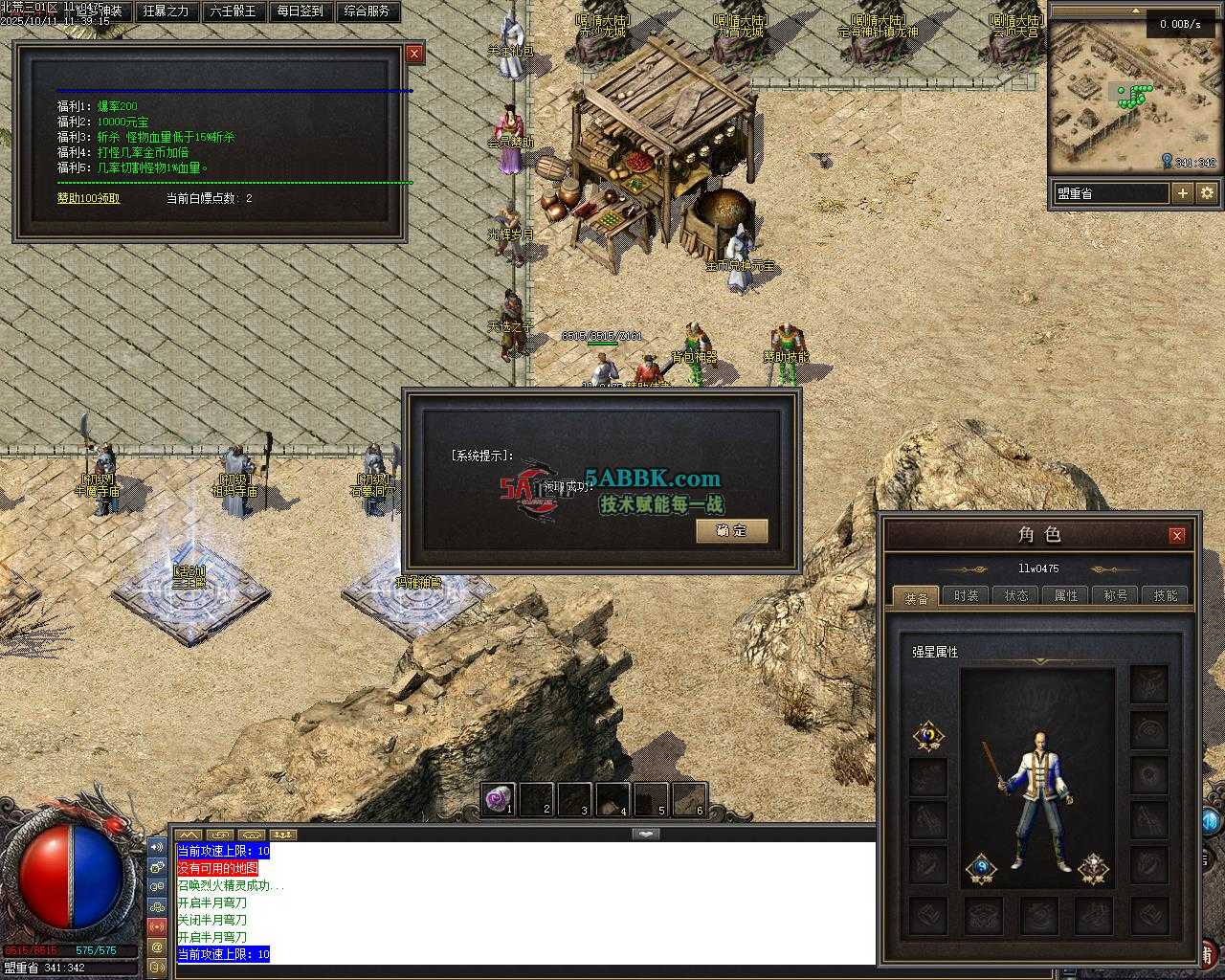View the 技能 skills tab
Screen dimensions: 1225x980
(x=1166, y=595)
